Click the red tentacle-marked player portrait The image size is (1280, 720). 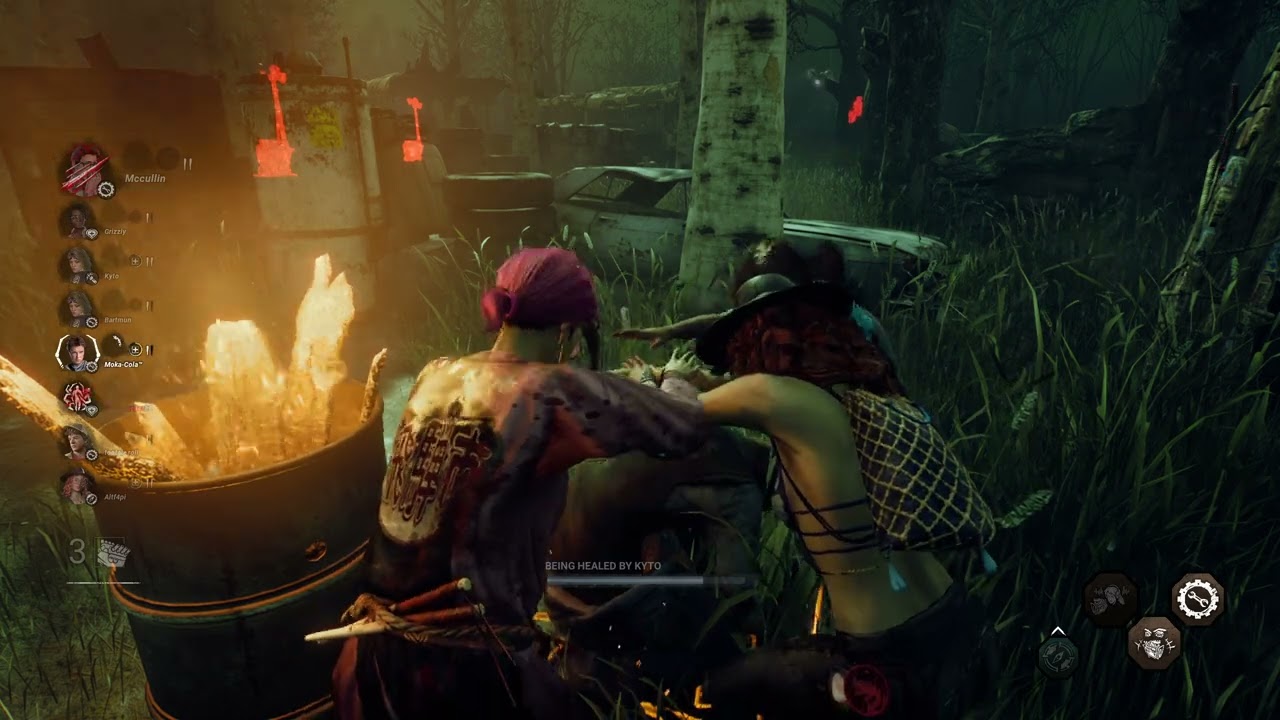(x=78, y=397)
